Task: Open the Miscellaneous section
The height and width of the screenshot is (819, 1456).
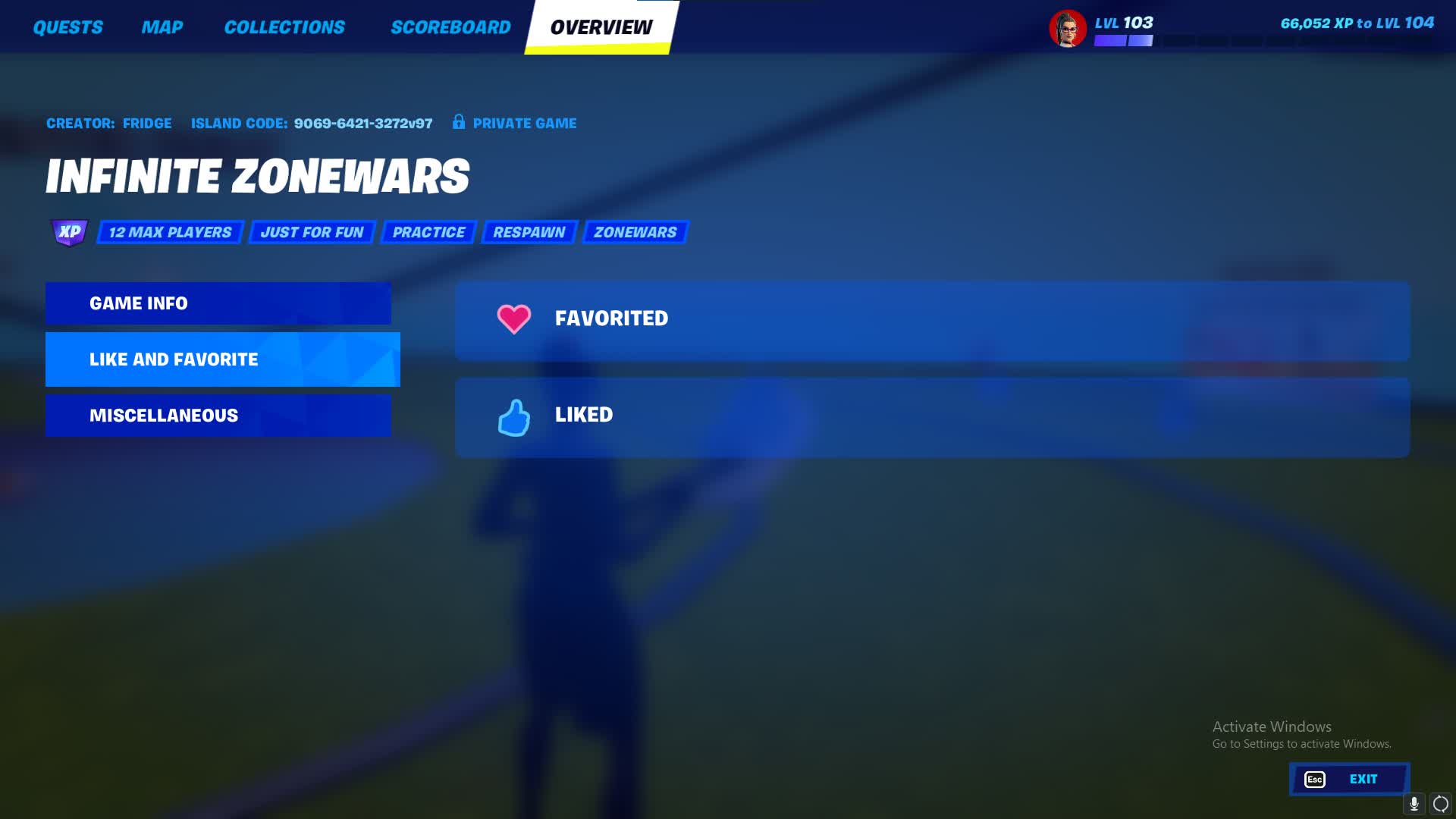Action: tap(218, 415)
